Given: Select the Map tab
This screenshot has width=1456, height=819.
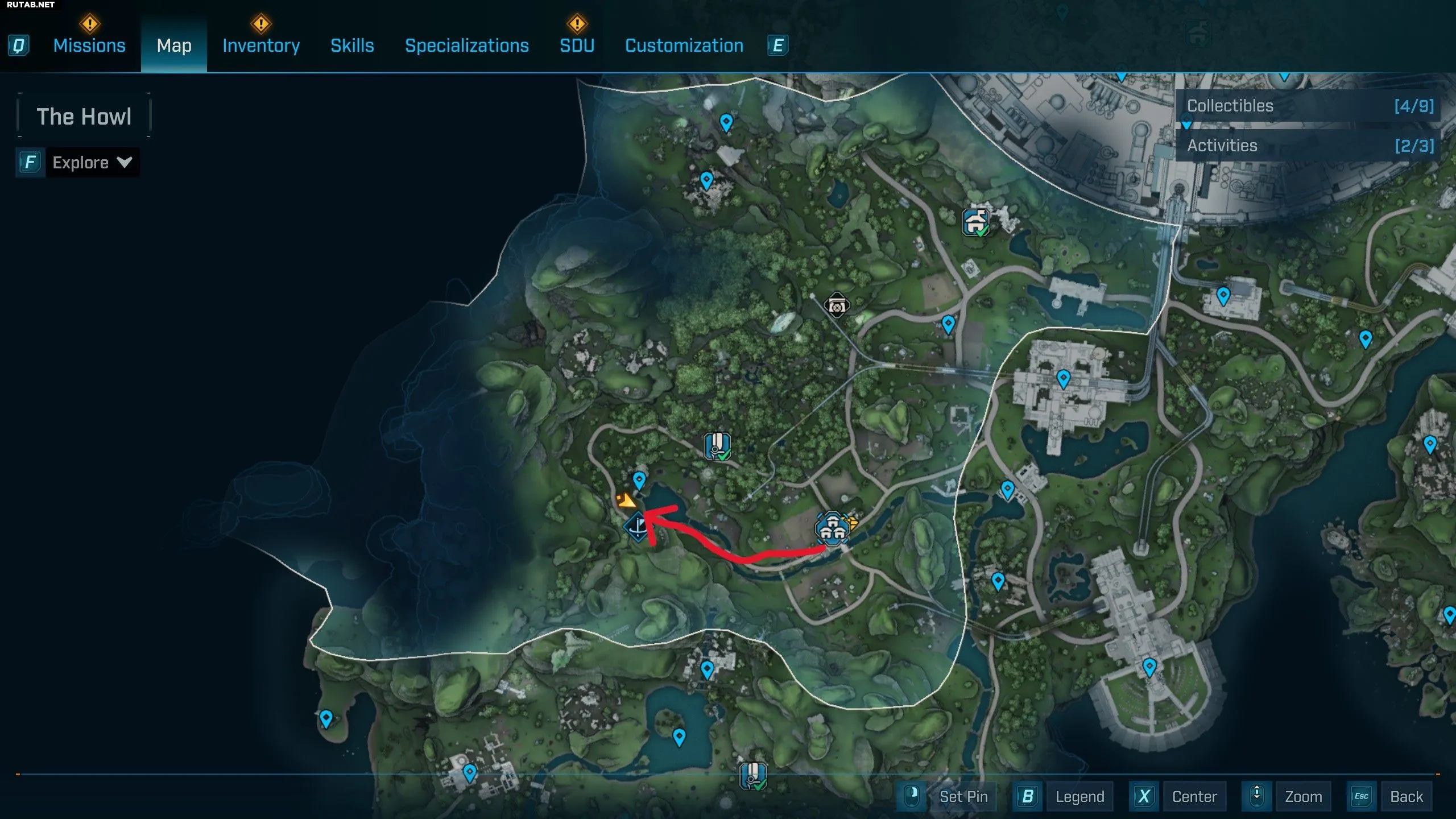Looking at the screenshot, I should (x=174, y=45).
